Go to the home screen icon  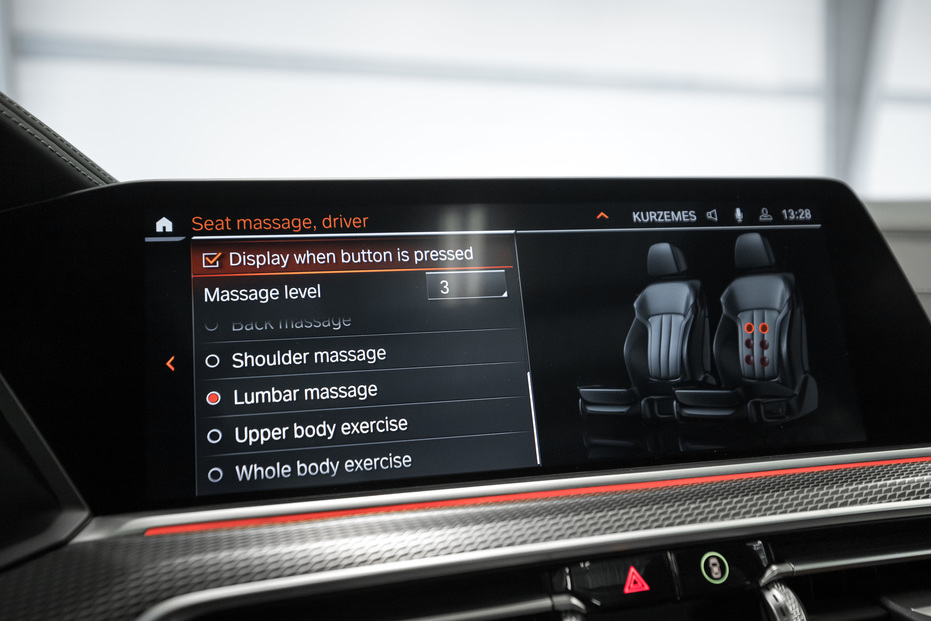pos(164,224)
